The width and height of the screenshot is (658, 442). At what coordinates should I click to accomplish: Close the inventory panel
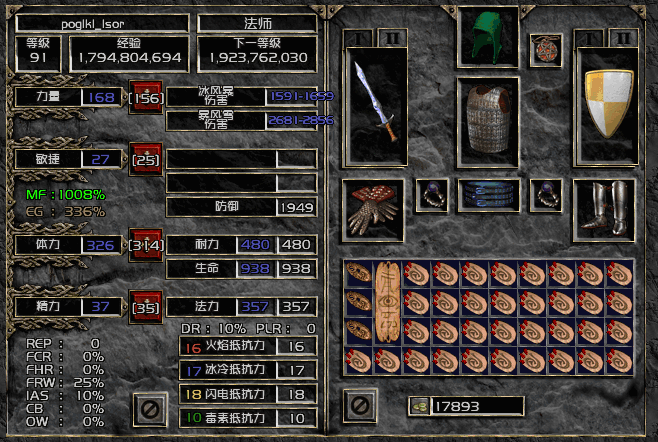click(357, 405)
